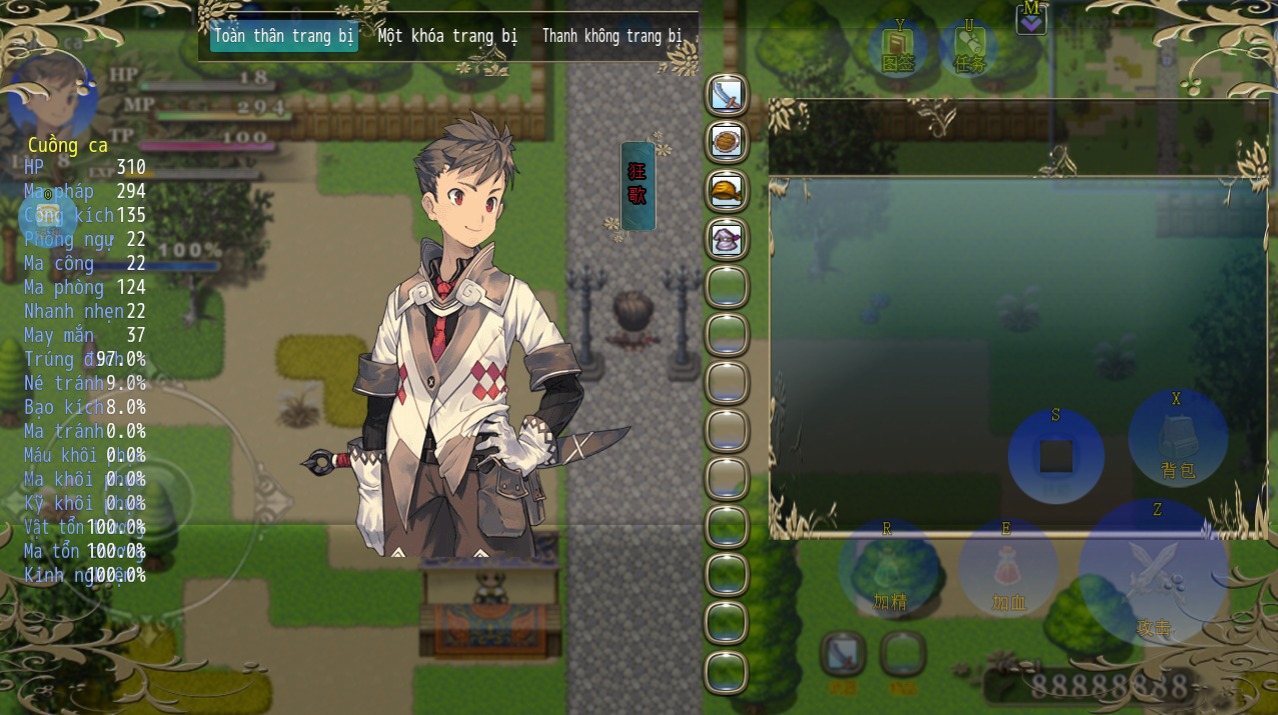Click the weapon quick slot with sword

coord(843,654)
